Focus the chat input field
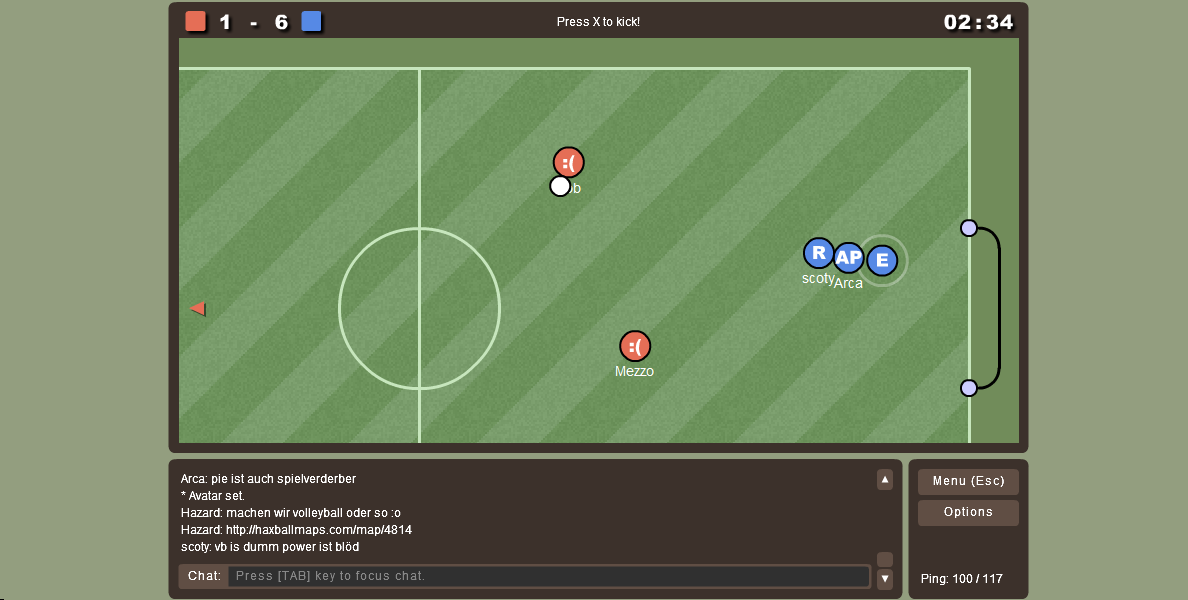 pyautogui.click(x=548, y=576)
